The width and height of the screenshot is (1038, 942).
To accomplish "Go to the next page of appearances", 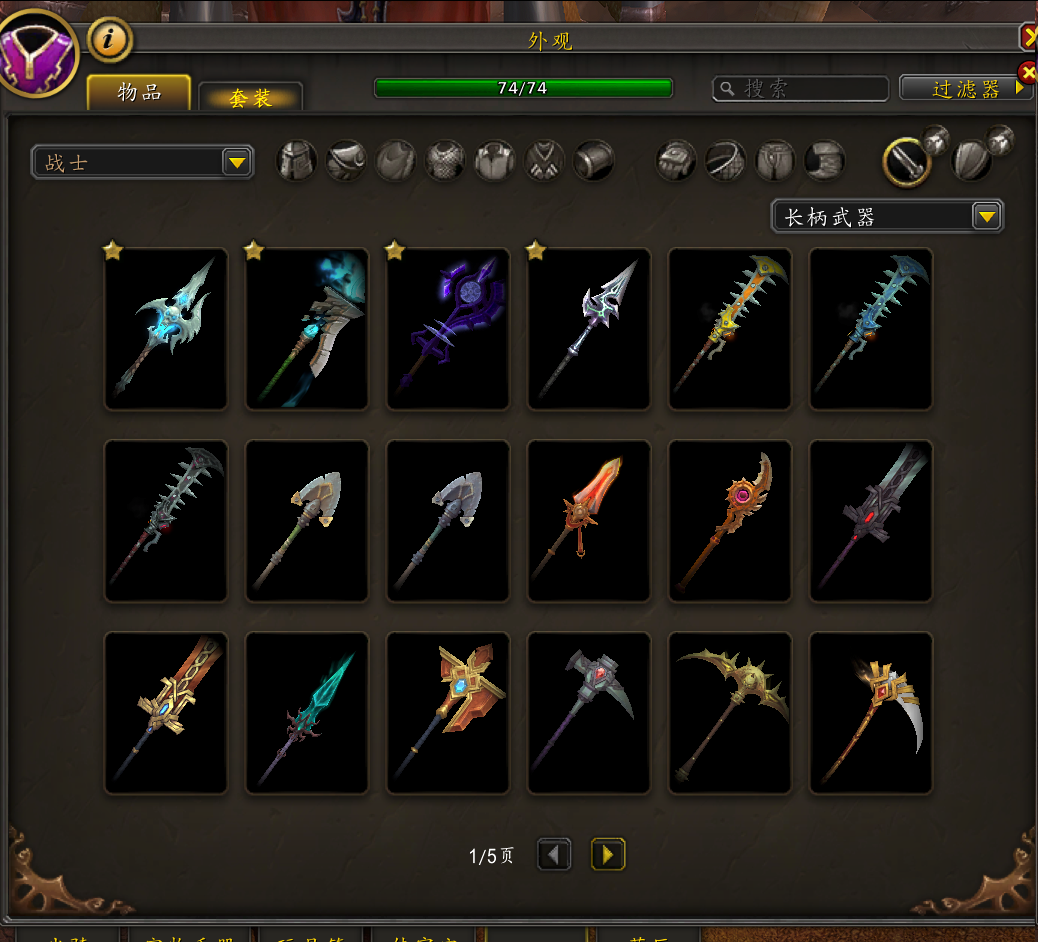I will 608,855.
